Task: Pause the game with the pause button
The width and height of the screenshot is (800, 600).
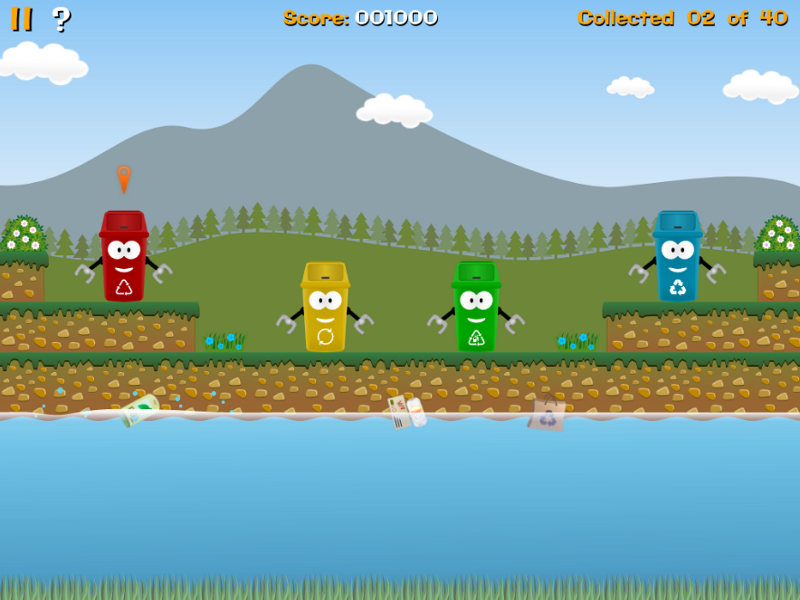Action: coord(21,18)
